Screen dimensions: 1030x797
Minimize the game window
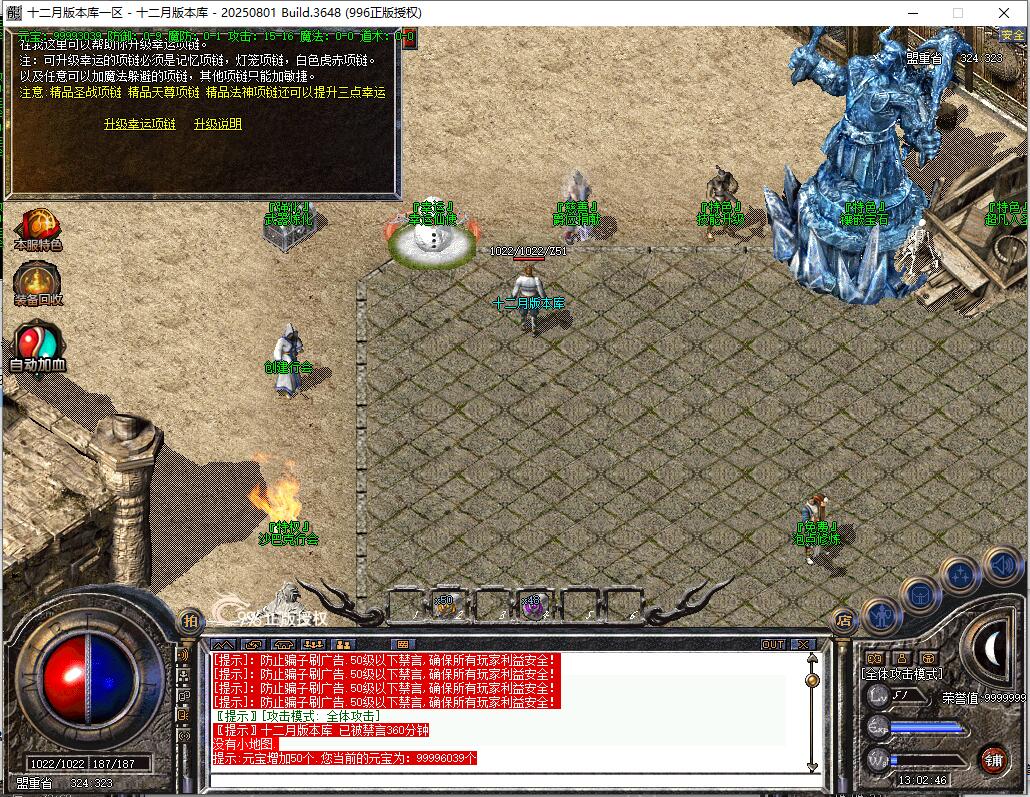tap(911, 13)
